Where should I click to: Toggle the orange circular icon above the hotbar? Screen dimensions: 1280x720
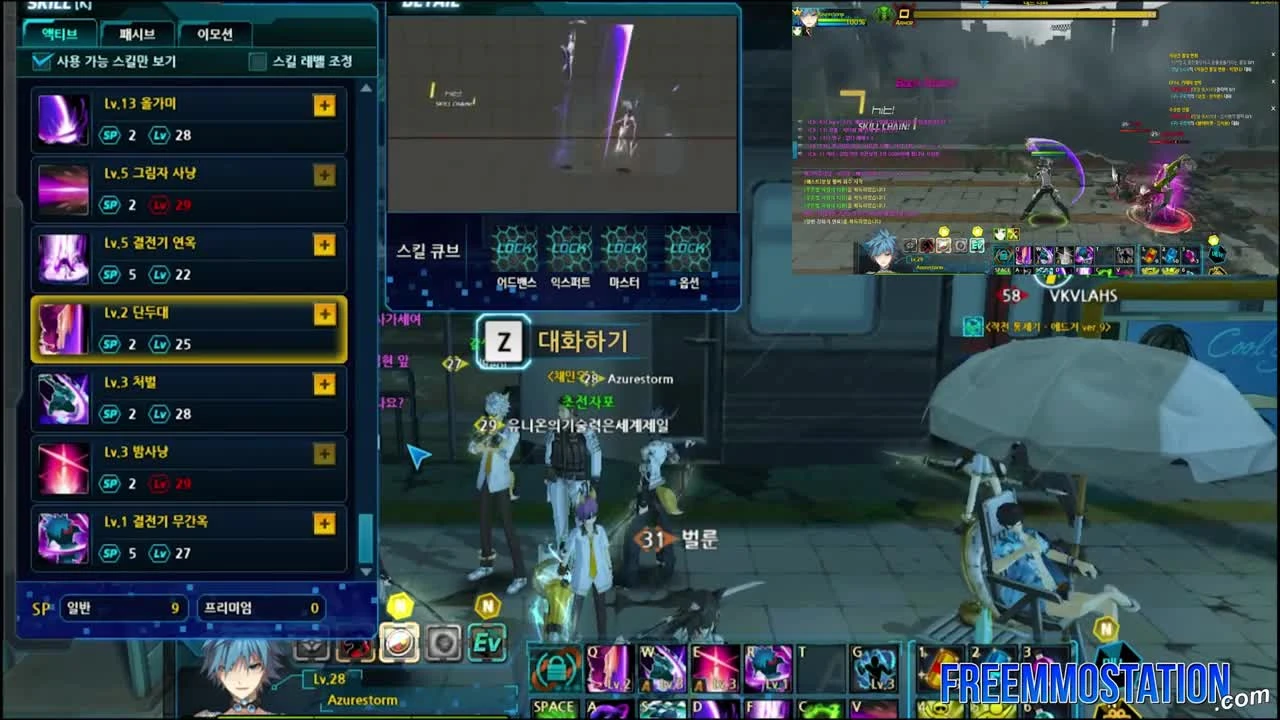pyautogui.click(x=399, y=644)
